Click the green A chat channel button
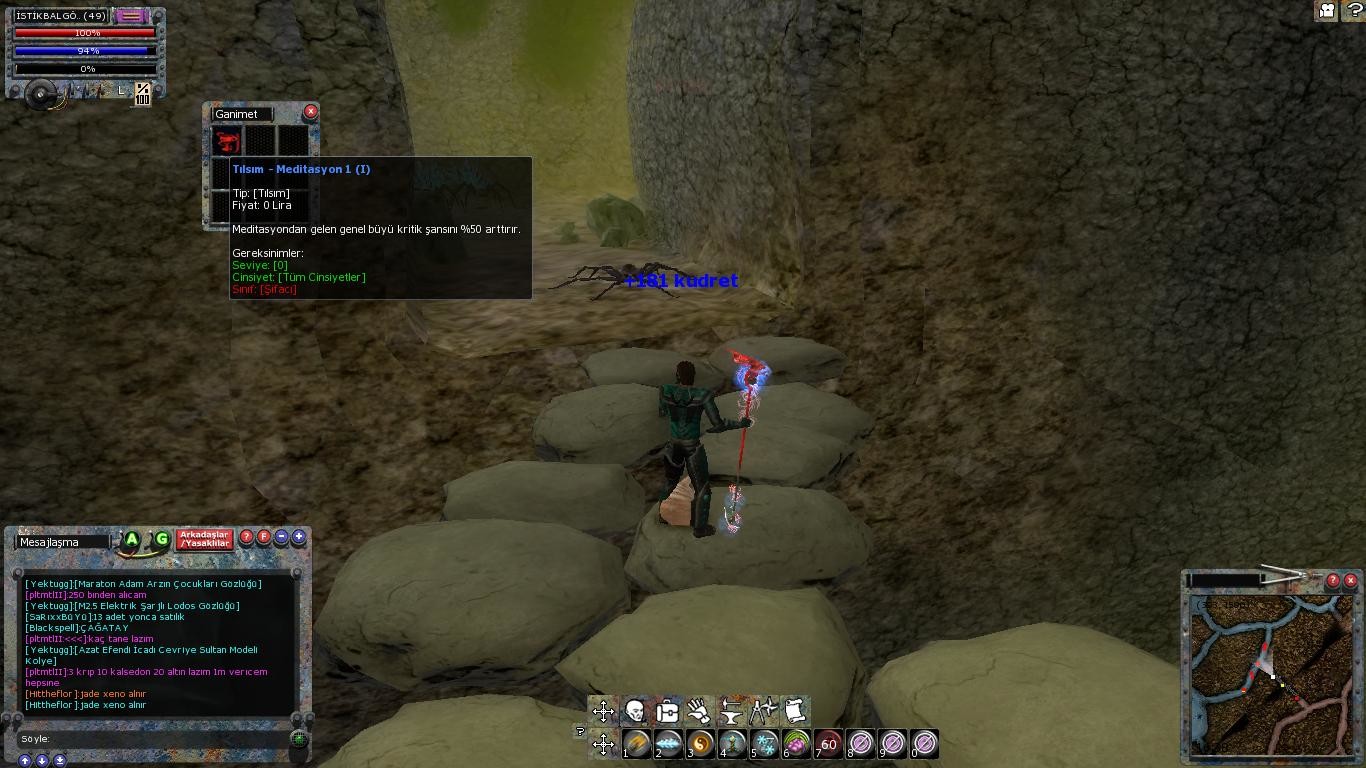 point(131,540)
